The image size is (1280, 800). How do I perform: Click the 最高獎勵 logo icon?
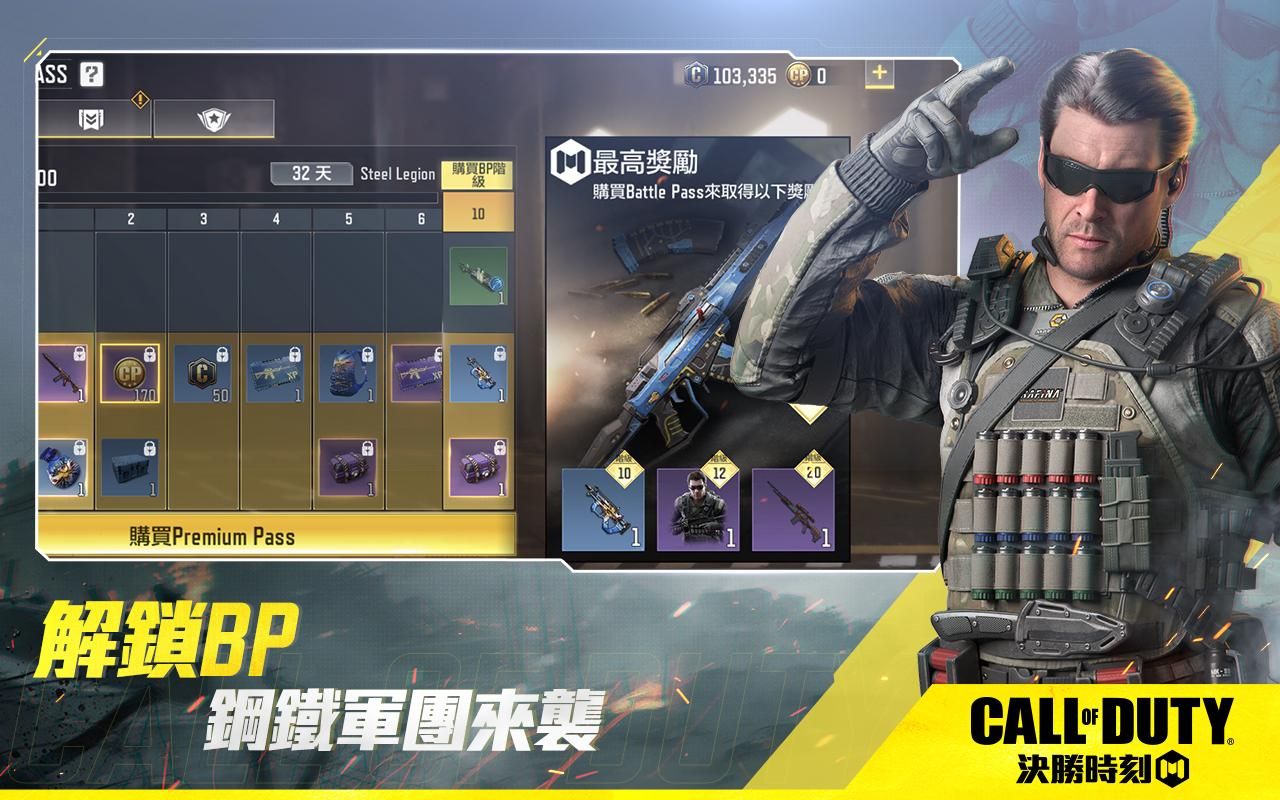click(x=568, y=158)
